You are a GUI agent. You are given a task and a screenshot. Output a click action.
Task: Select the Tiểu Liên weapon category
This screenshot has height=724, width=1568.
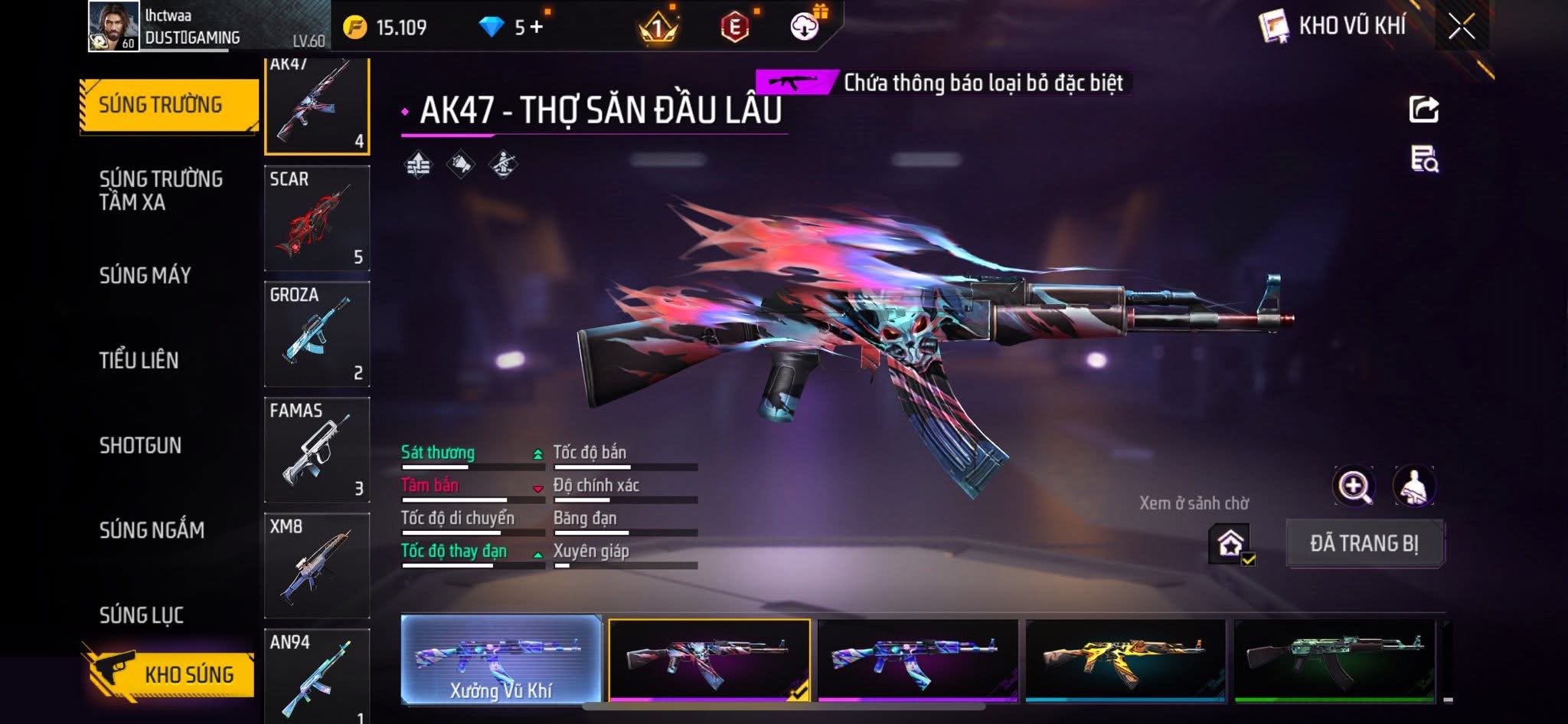pyautogui.click(x=139, y=360)
